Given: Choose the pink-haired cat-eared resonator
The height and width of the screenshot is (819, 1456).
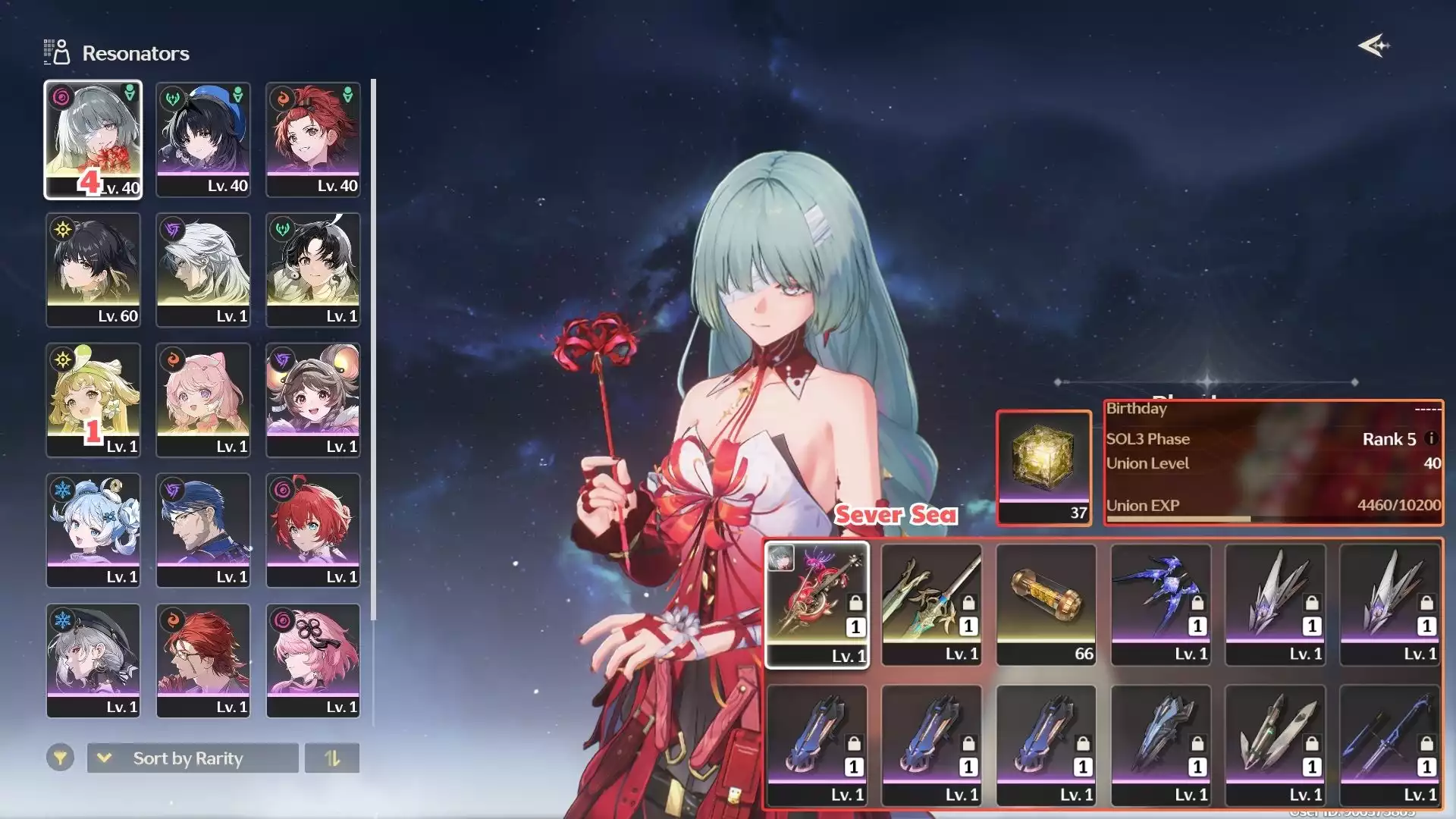Looking at the screenshot, I should (x=202, y=400).
